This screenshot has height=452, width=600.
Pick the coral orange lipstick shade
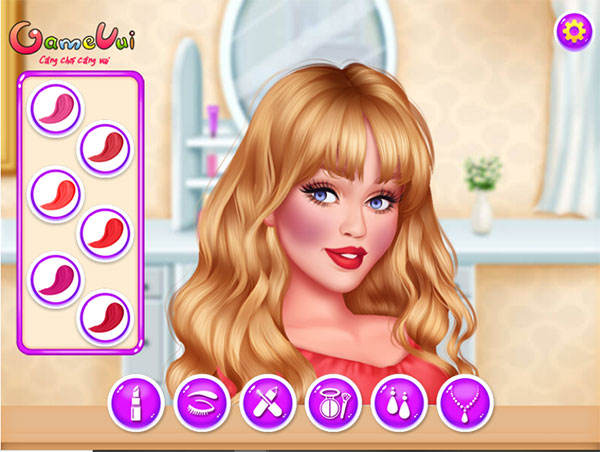55,191
